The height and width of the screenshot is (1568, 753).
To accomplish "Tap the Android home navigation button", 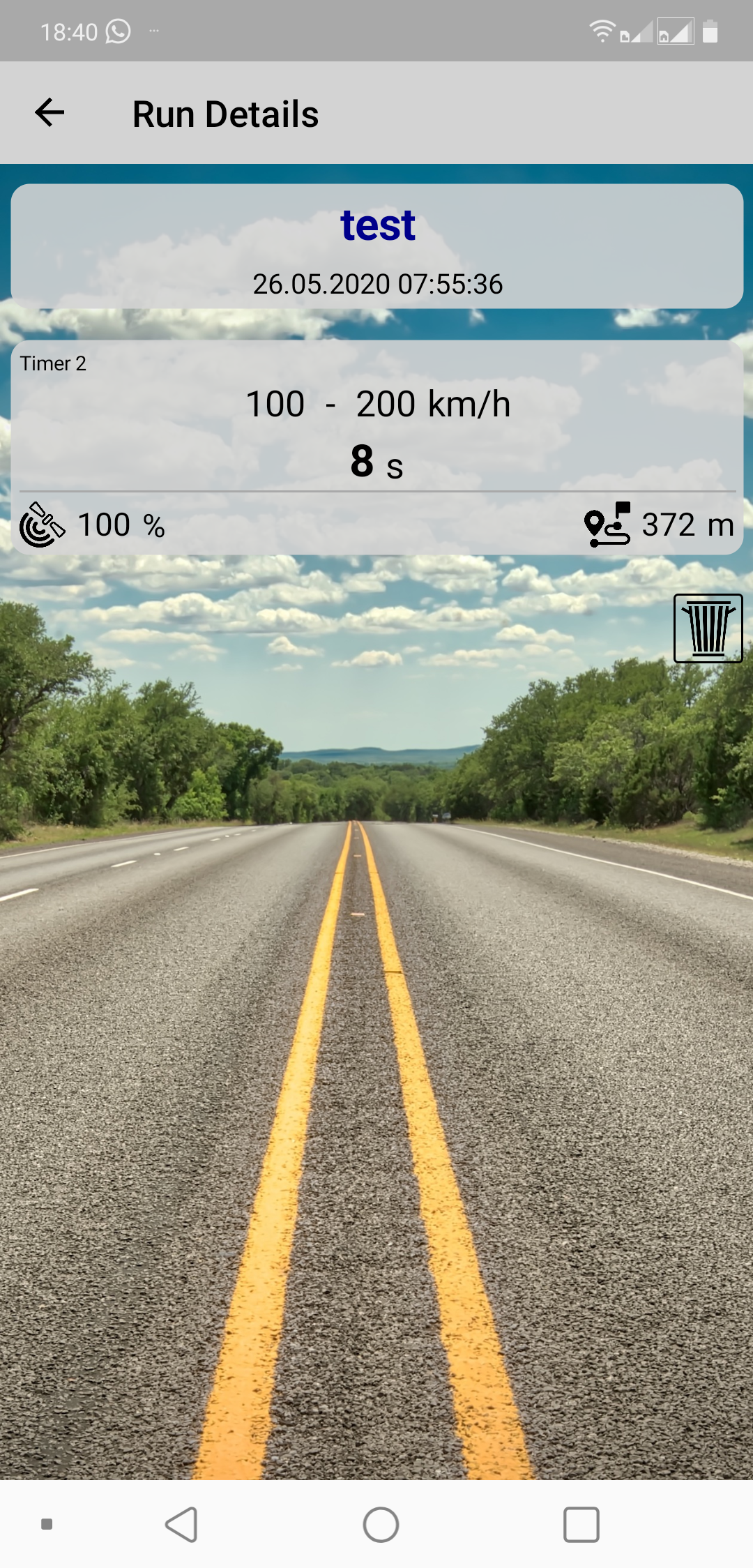I will point(381,1524).
